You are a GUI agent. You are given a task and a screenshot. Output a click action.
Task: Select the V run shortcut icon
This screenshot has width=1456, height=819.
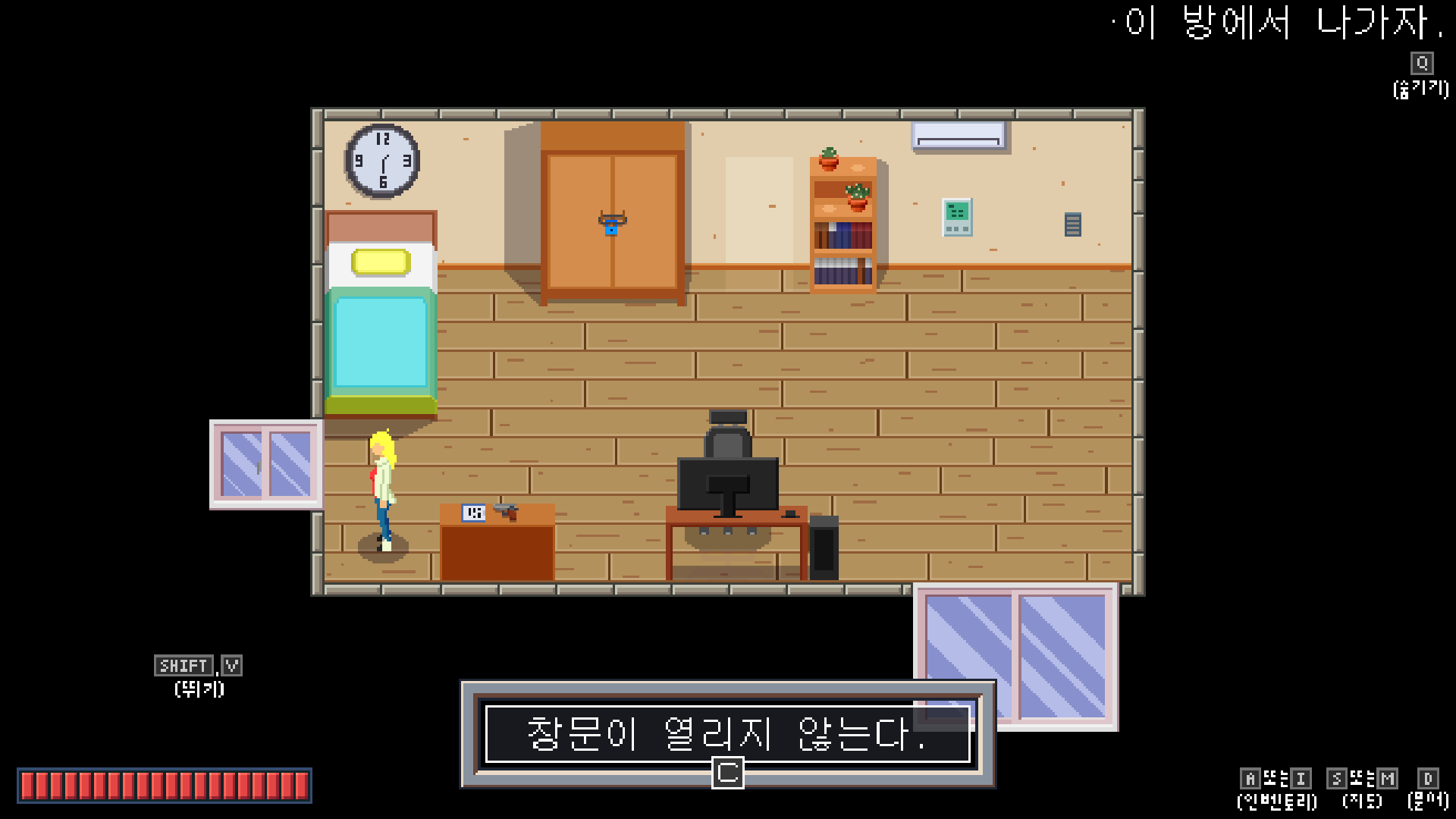pyautogui.click(x=232, y=665)
